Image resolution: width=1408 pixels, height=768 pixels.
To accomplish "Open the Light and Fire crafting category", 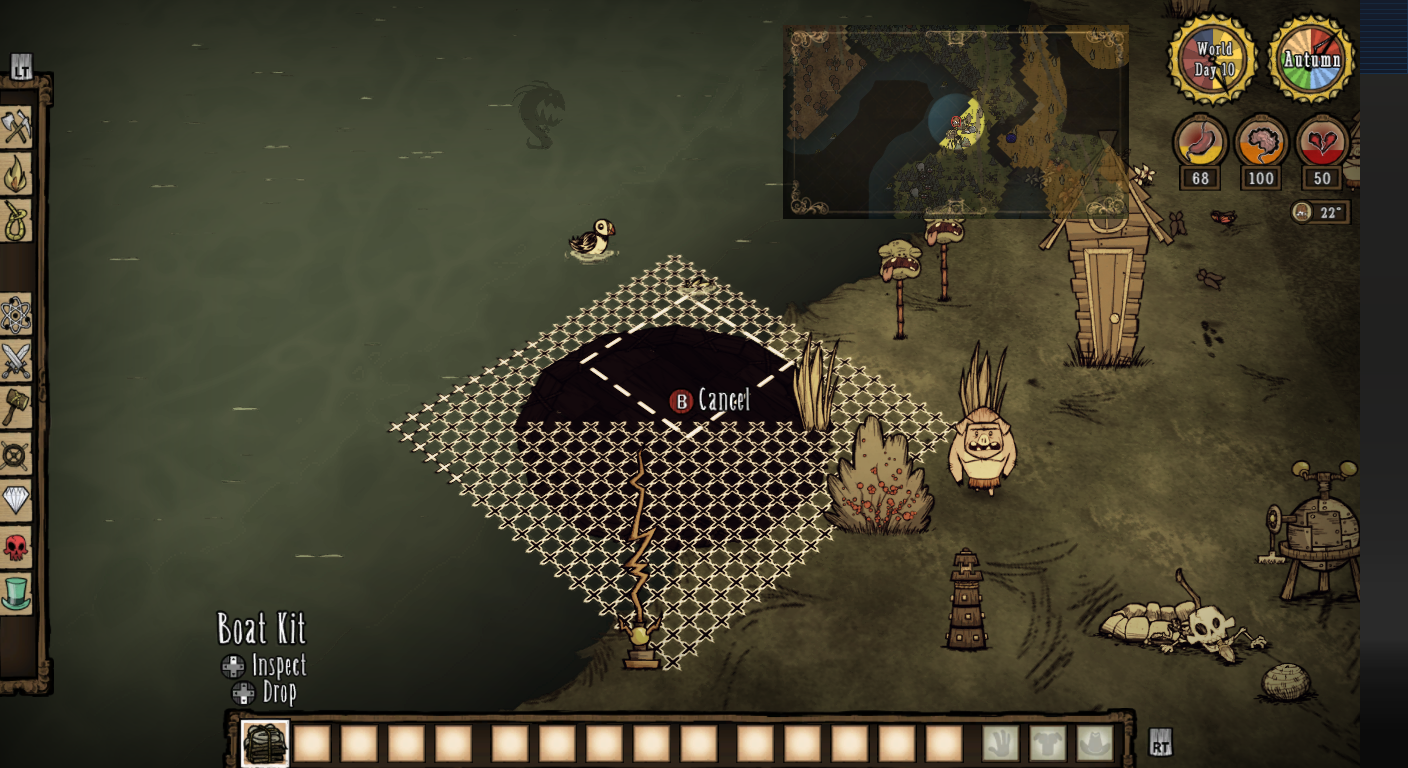I will (17, 170).
